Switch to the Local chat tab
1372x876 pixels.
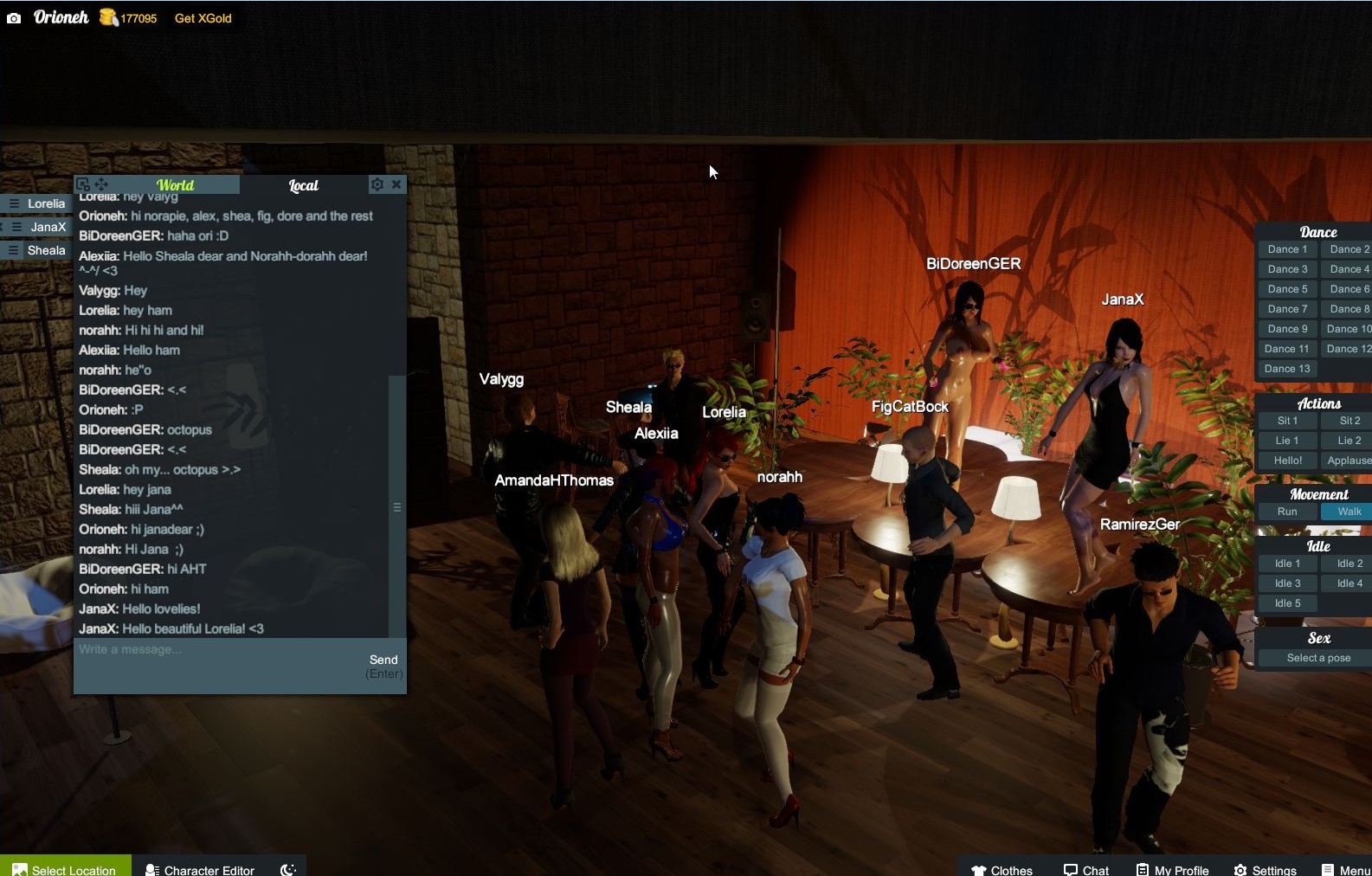[x=302, y=185]
